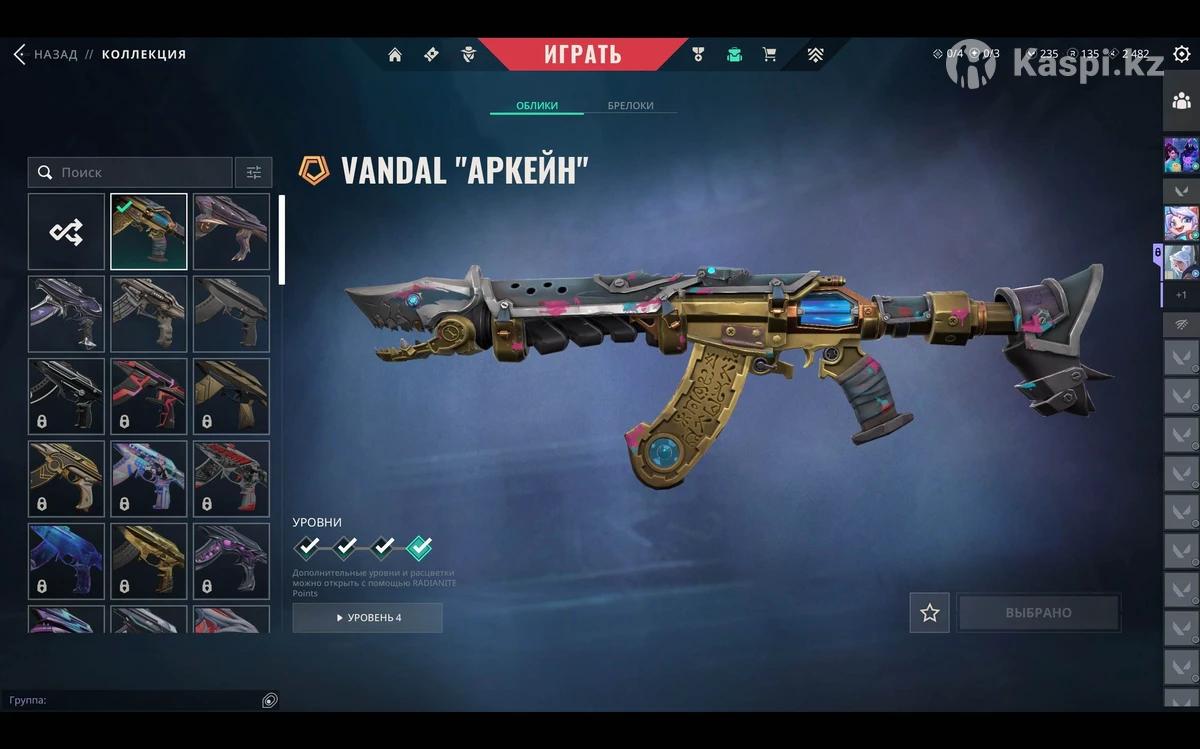Viewport: 1200px width, 749px height.
Task: Type in the Поиск search field
Action: pos(140,172)
